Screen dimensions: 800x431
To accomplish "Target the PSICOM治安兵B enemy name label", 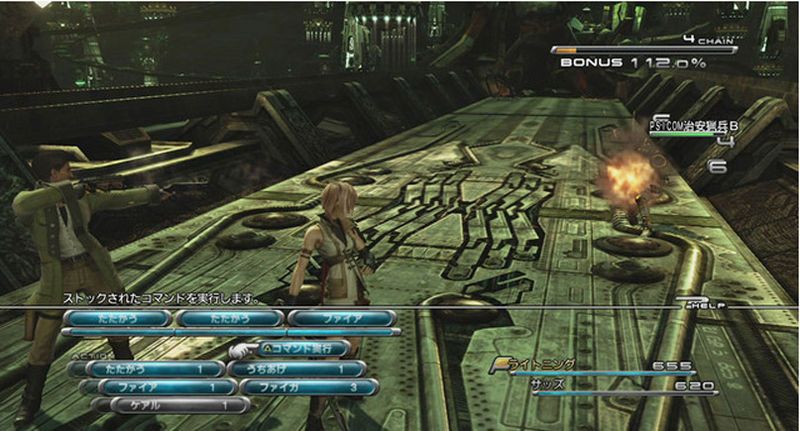I will (693, 126).
